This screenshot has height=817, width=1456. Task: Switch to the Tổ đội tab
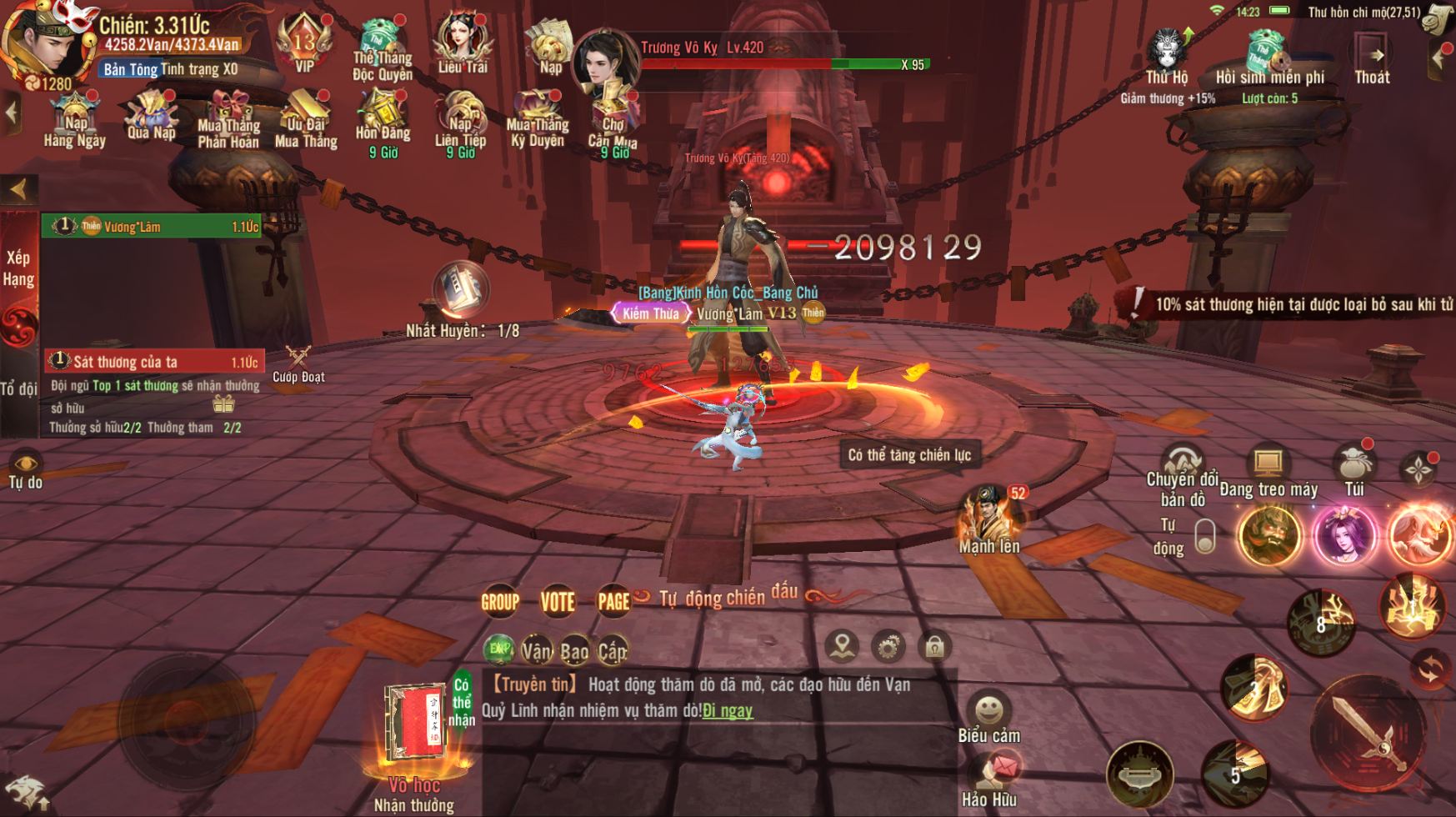(x=18, y=388)
